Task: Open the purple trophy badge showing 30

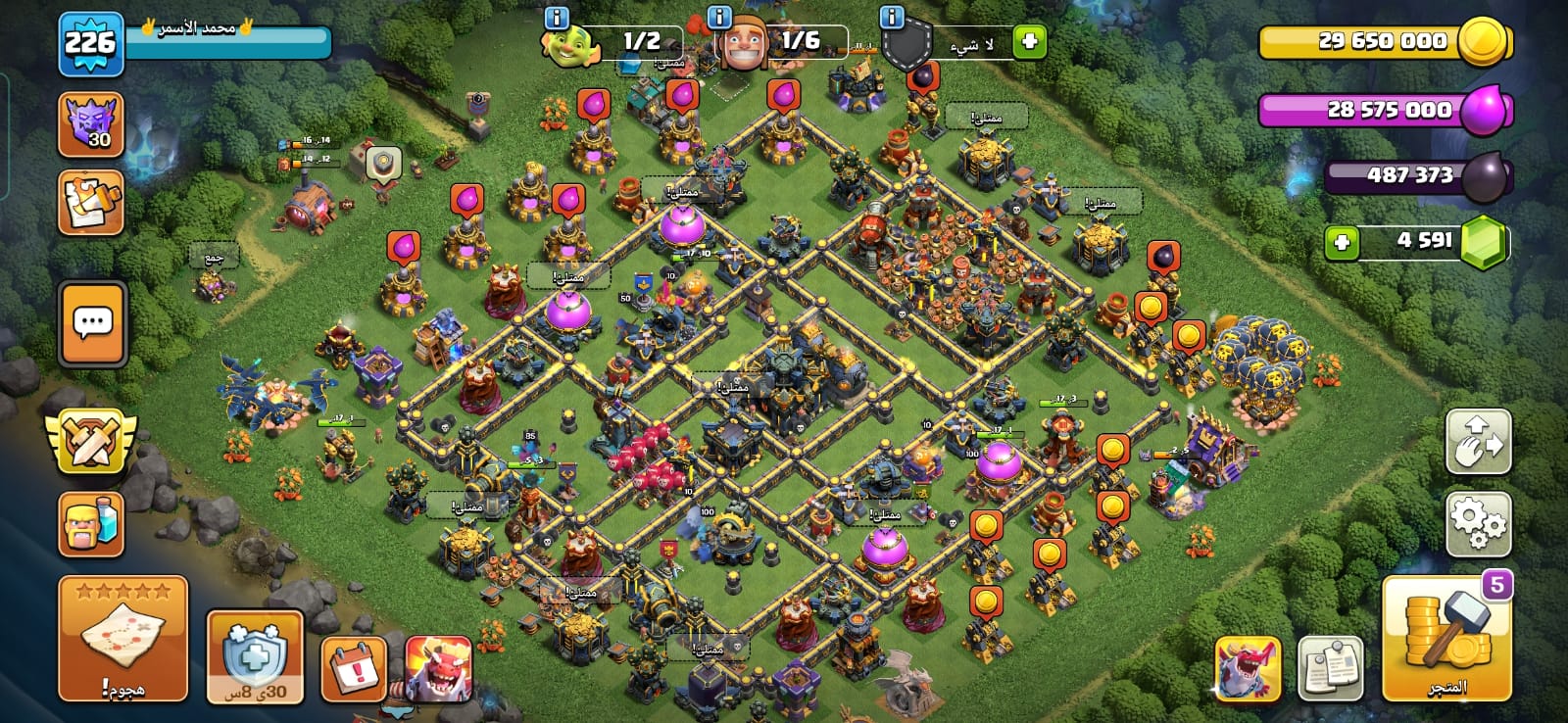Action: [x=91, y=124]
